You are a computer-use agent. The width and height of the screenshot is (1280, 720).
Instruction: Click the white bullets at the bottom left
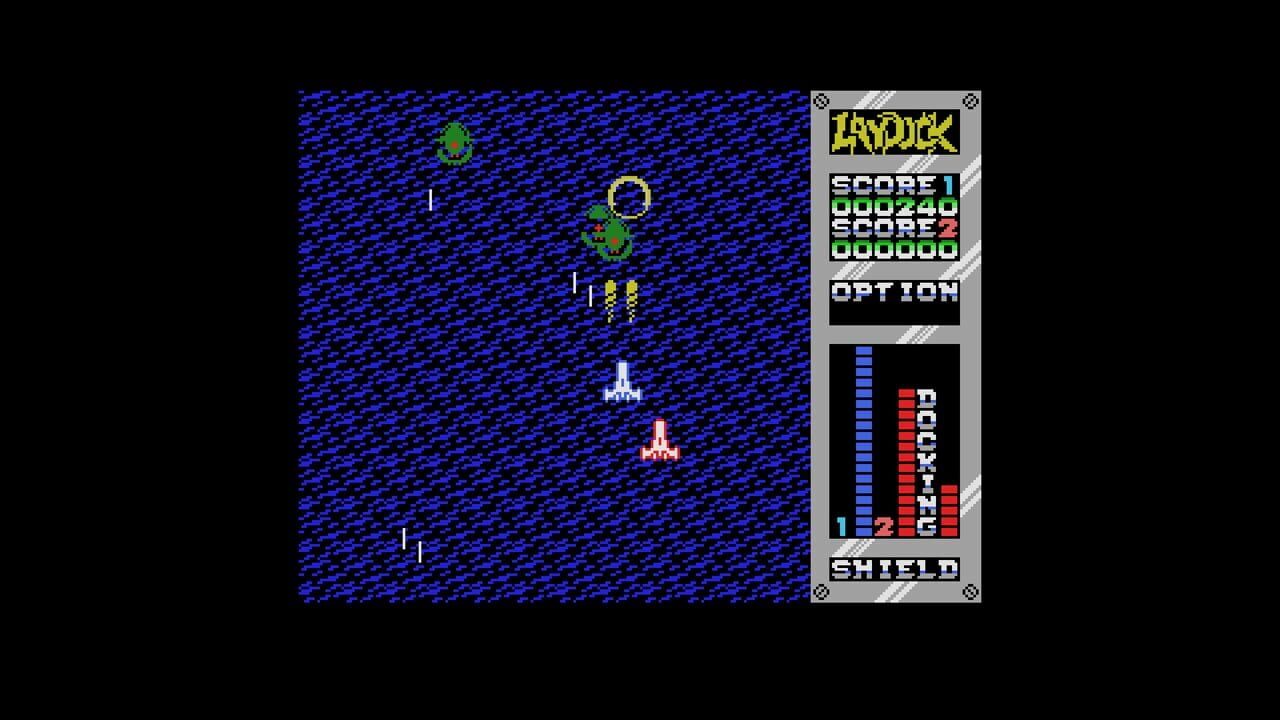coord(410,543)
